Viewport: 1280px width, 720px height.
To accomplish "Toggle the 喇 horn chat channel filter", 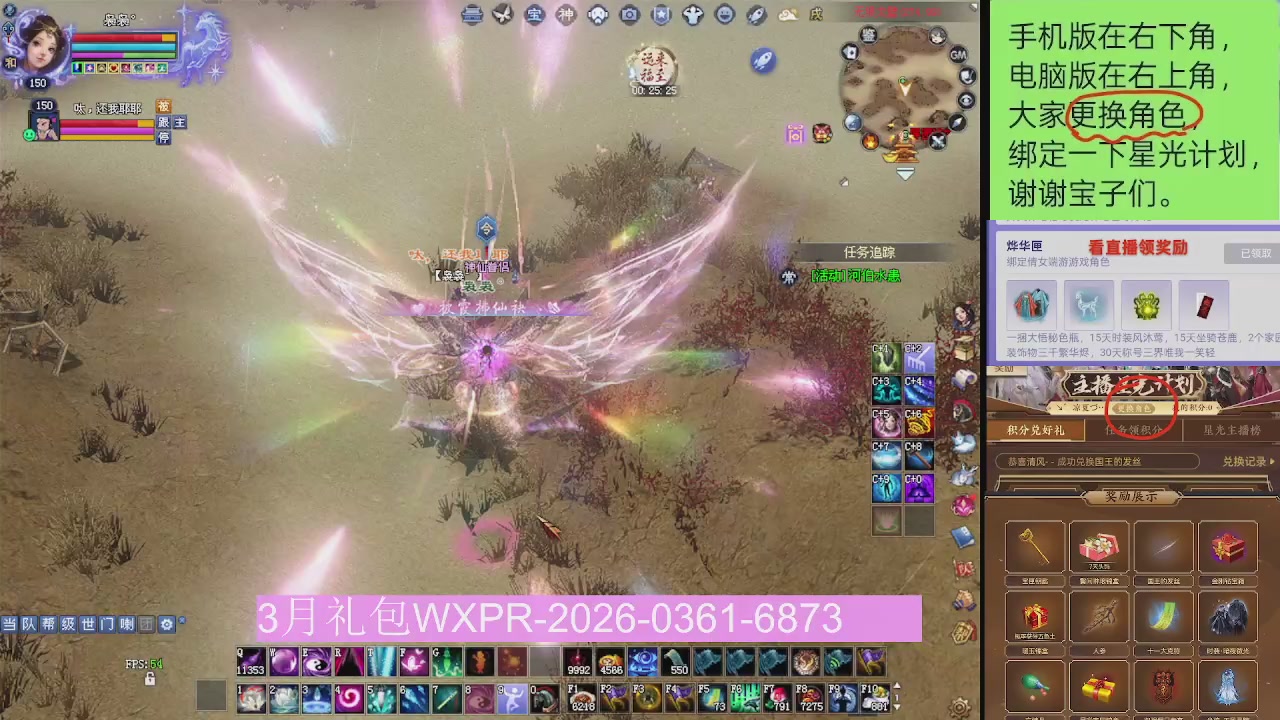I will (128, 624).
